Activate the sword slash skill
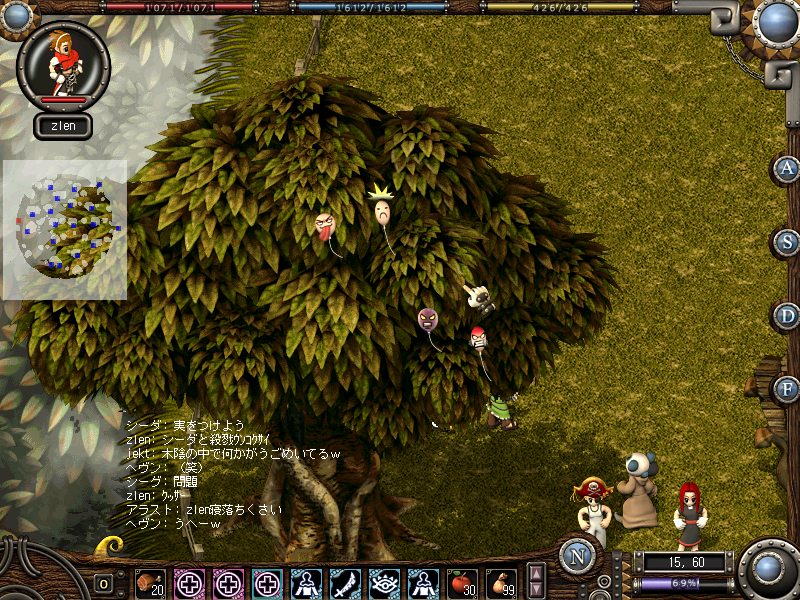 click(344, 582)
